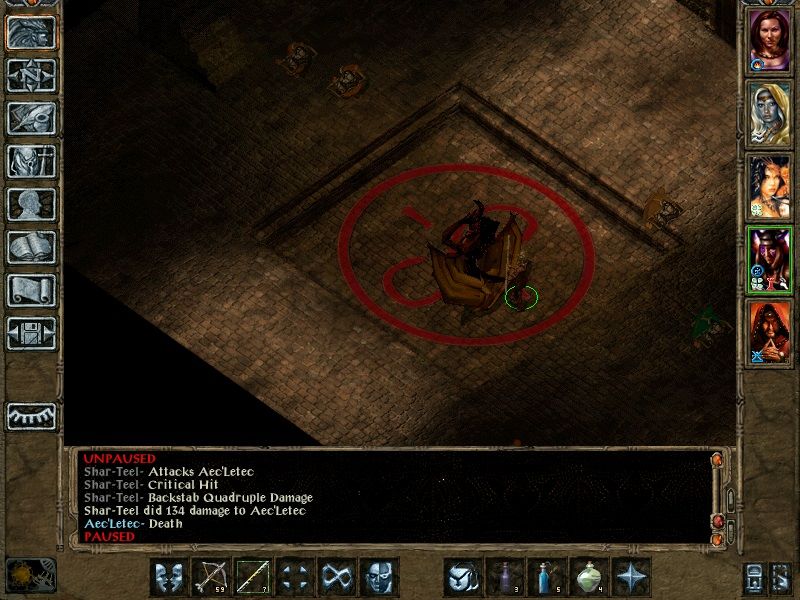Select the red-haired woman's portrait
This screenshot has height=600, width=800.
pos(769,37)
